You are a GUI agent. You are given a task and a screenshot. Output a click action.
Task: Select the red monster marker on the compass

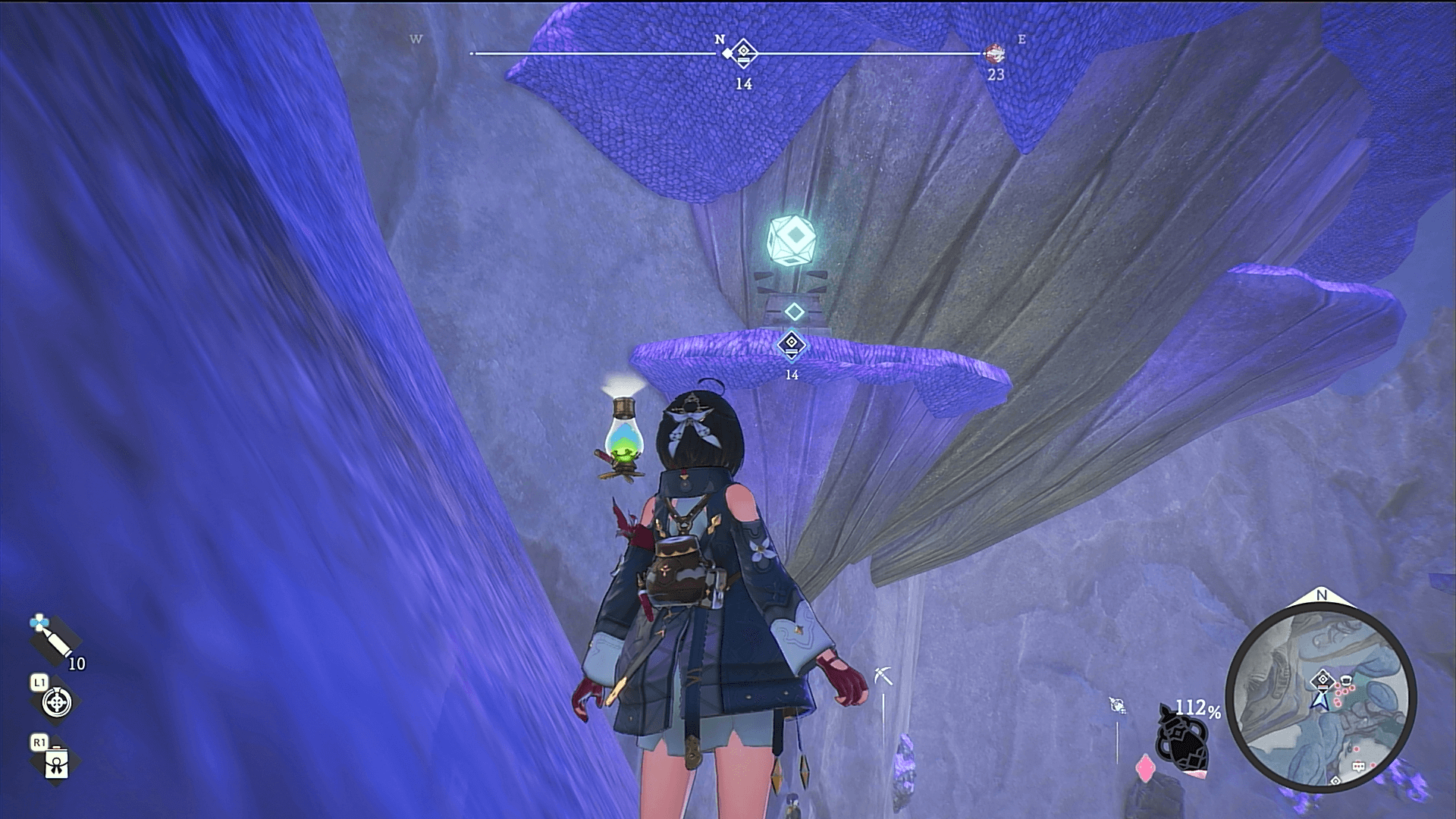click(x=995, y=53)
